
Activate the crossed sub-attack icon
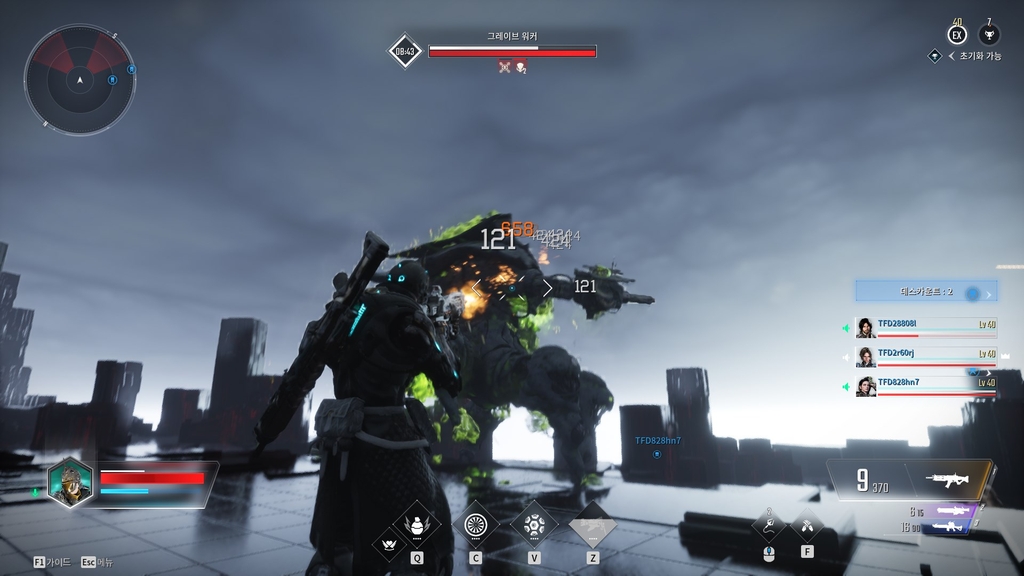click(x=806, y=525)
